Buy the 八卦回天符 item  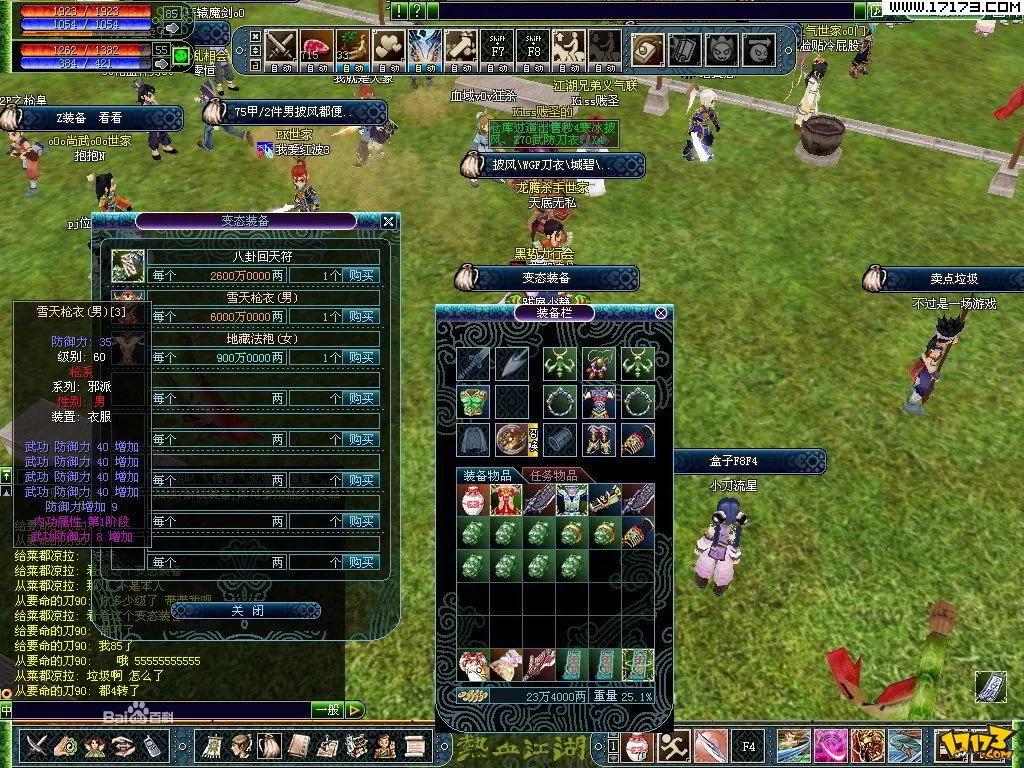coord(361,275)
